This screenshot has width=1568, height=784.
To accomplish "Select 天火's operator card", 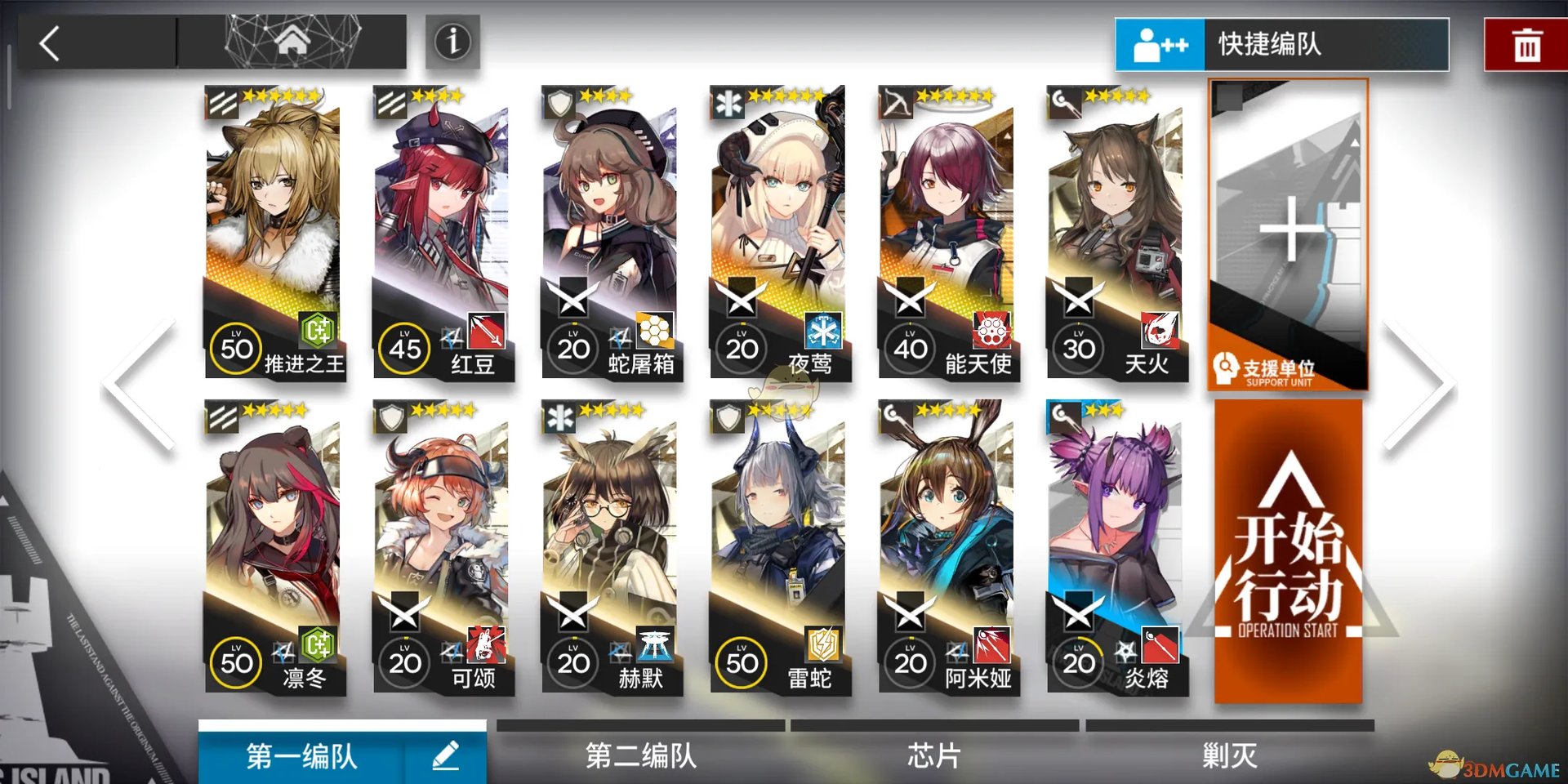I will [x=1119, y=229].
